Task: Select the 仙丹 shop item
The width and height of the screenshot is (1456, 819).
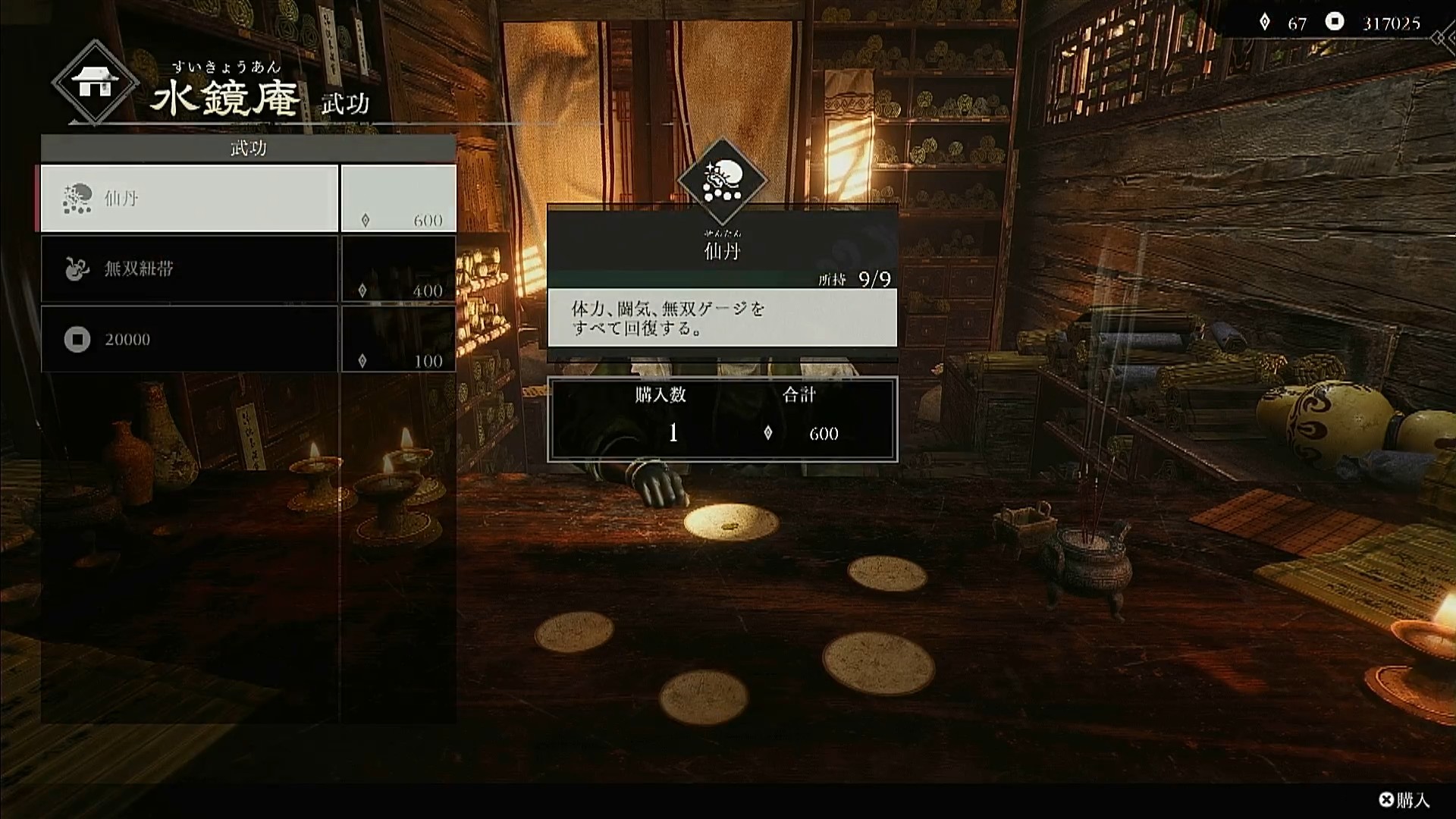Action: [190, 198]
